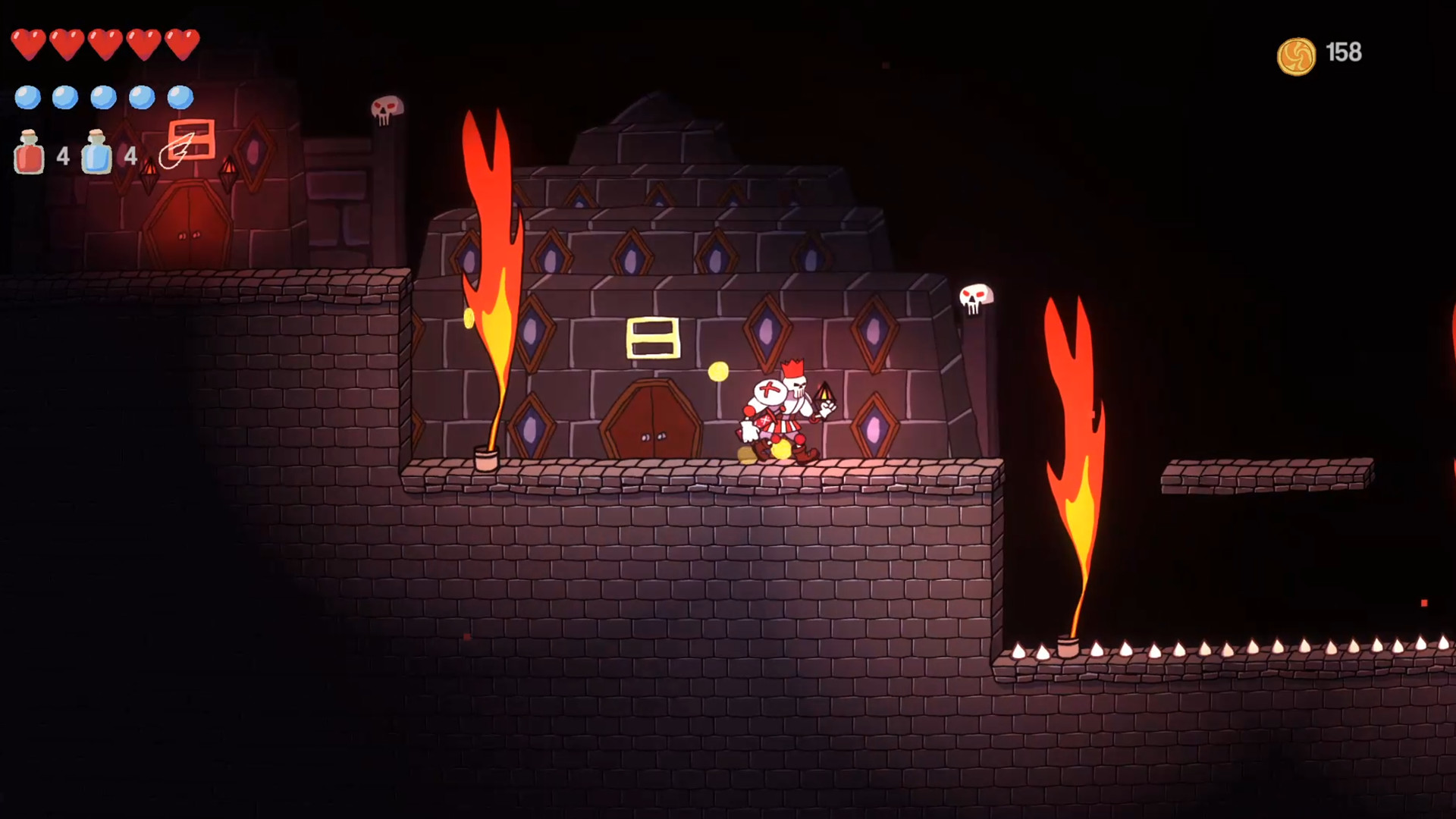Click the middle blue mana orb
This screenshot has width=1456, height=819.
pos(103,97)
